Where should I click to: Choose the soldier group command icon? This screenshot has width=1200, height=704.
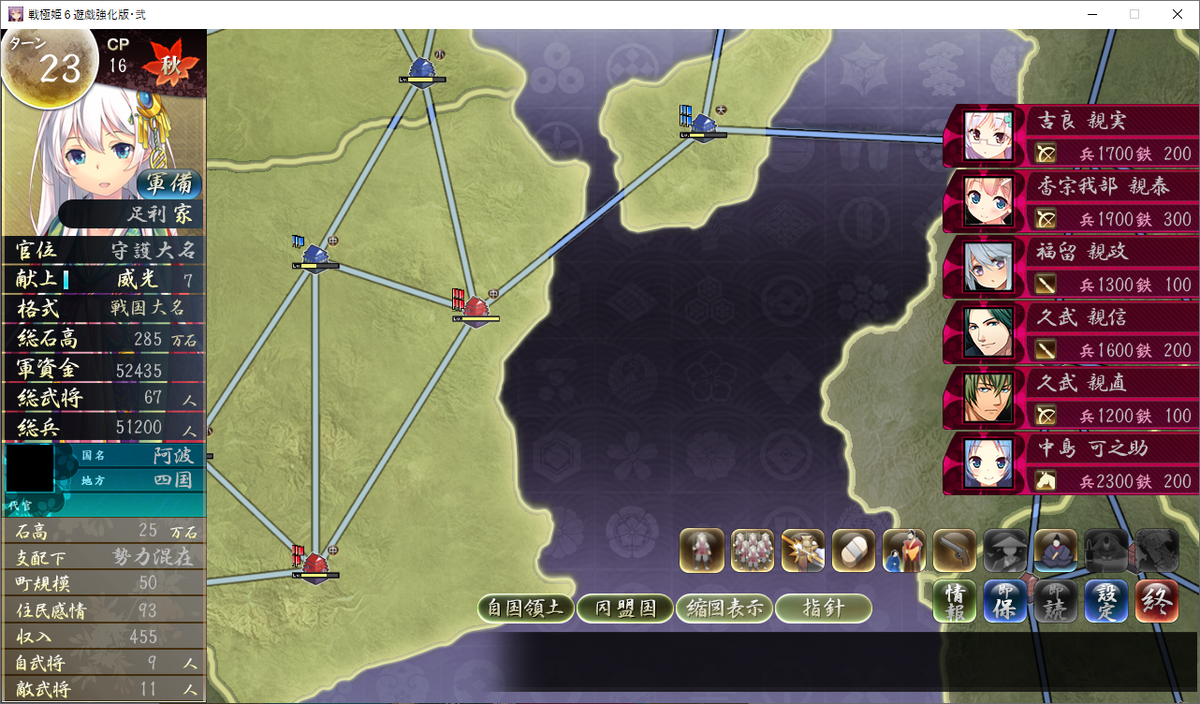point(753,551)
